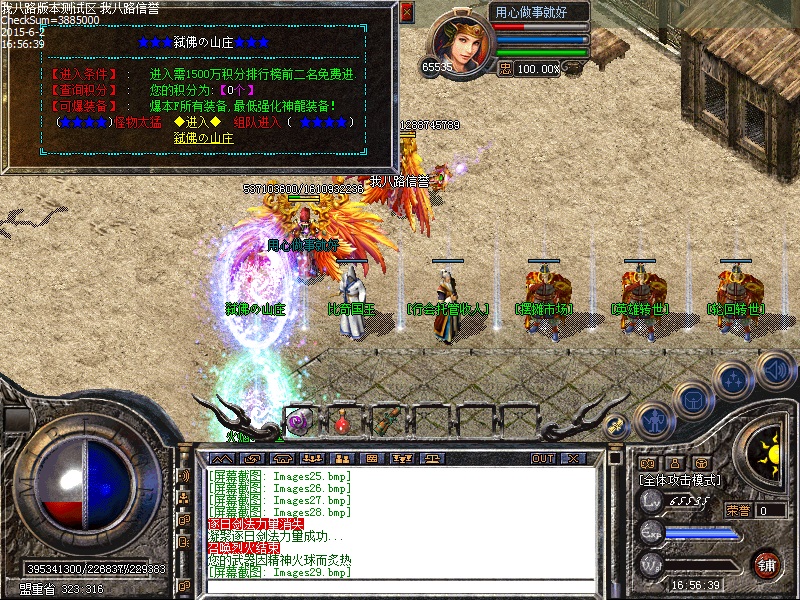Close the NPC dialog with the red X

click(406, 12)
